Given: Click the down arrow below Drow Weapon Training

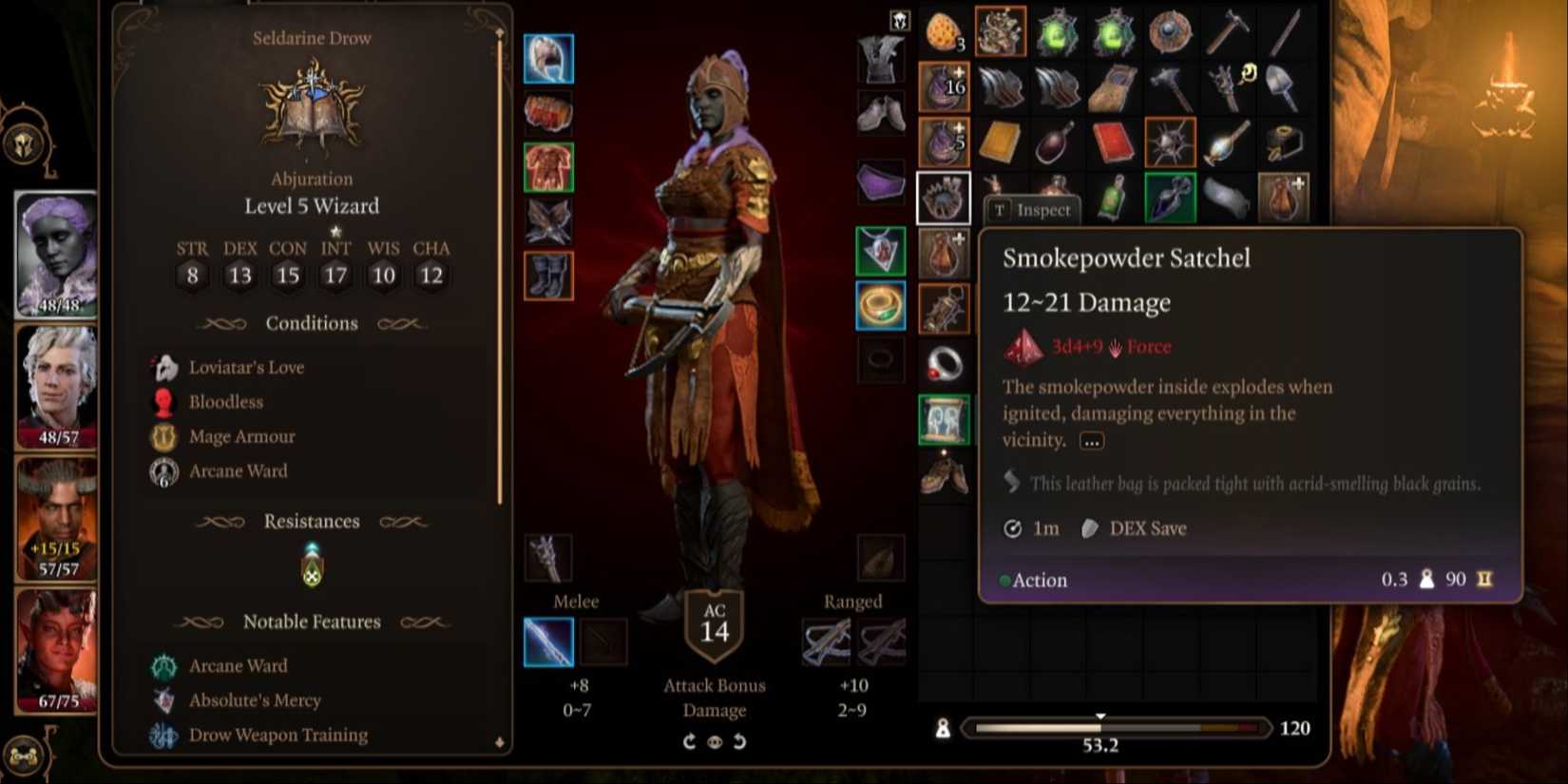Looking at the screenshot, I should tap(498, 742).
